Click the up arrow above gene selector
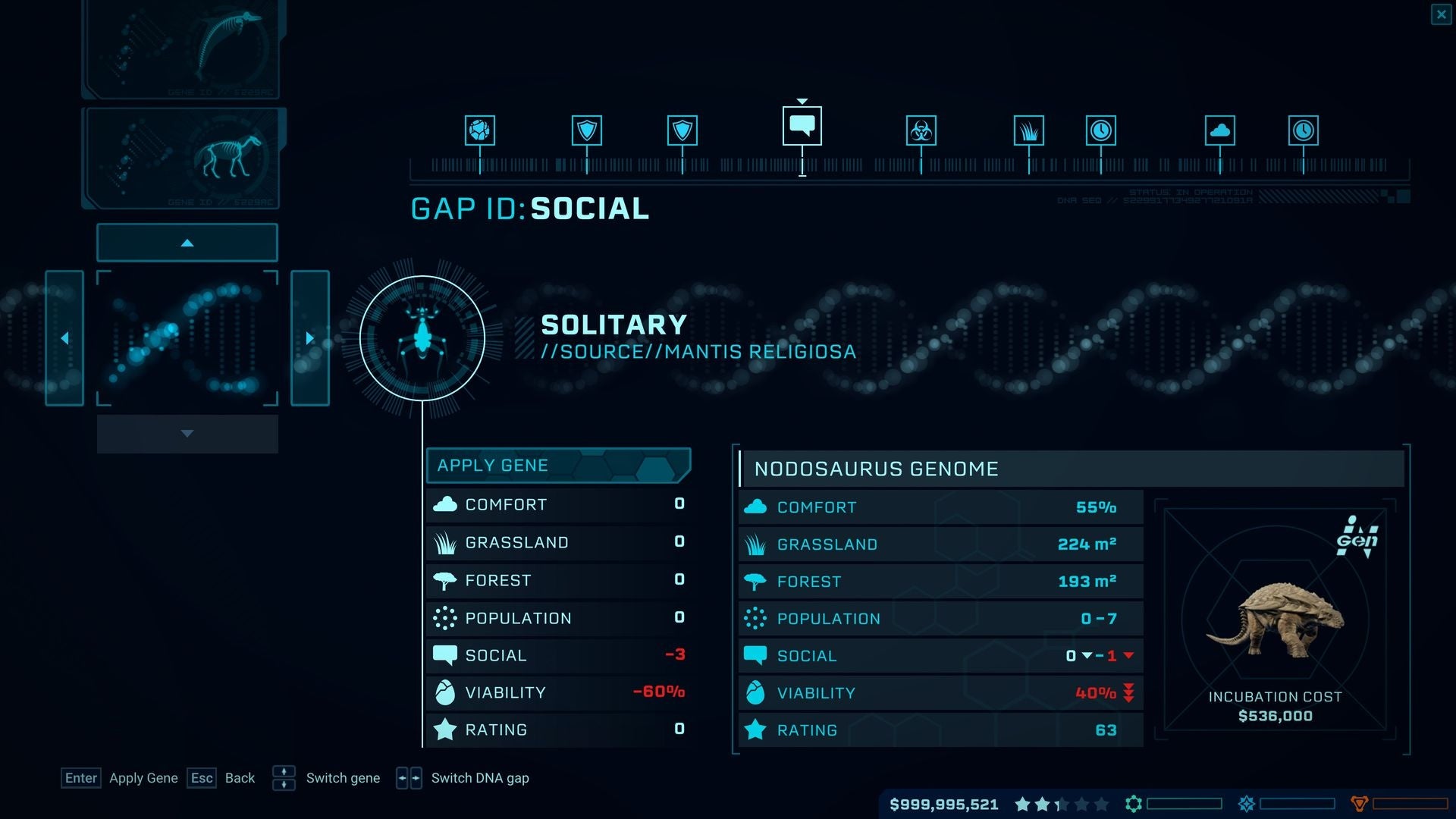Image resolution: width=1456 pixels, height=819 pixels. coord(187,242)
